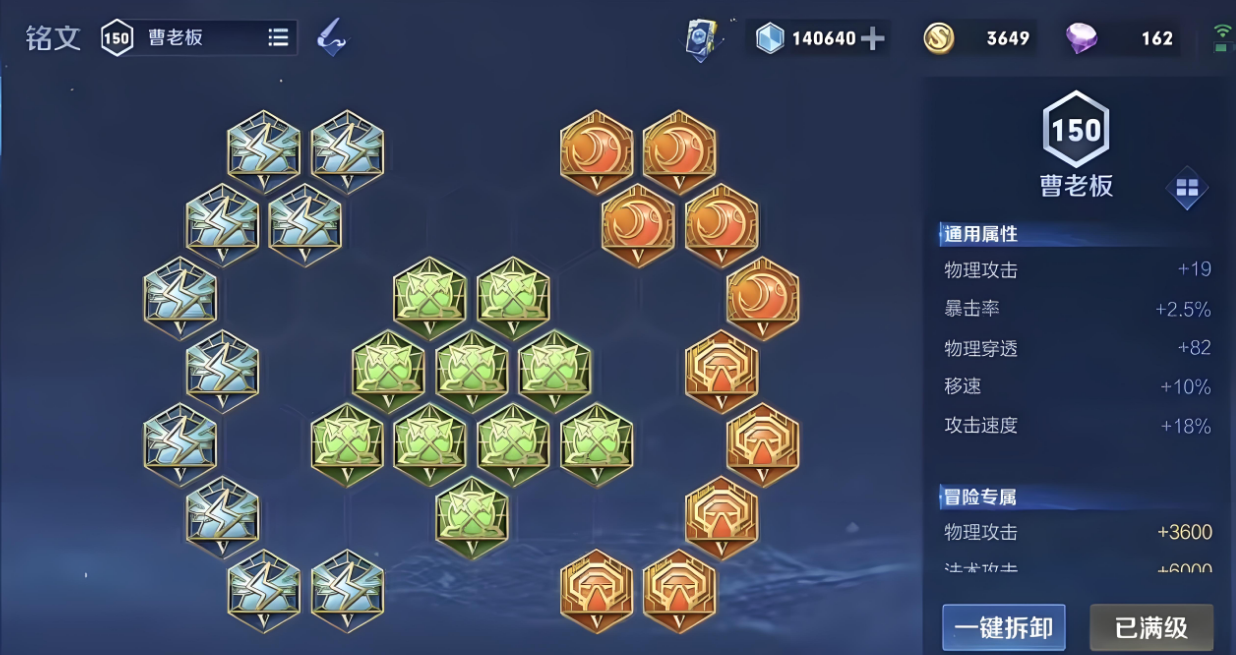Click the 铭文 page title
Screen dimensions: 1236x655
[53, 38]
